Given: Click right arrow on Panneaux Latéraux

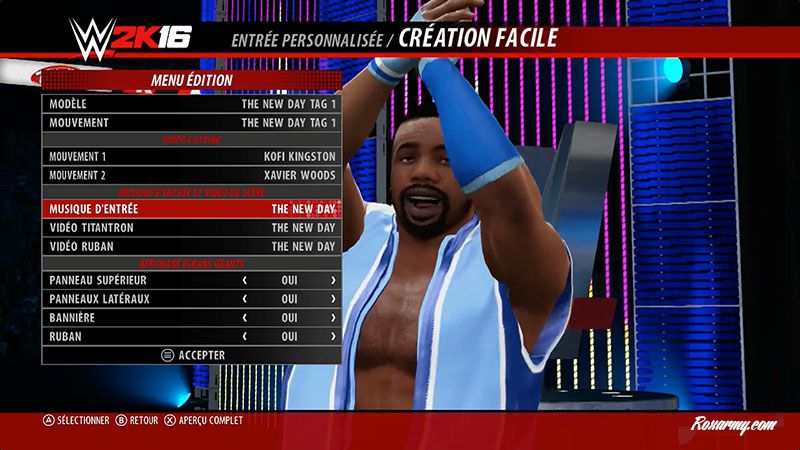Looking at the screenshot, I should (x=333, y=299).
